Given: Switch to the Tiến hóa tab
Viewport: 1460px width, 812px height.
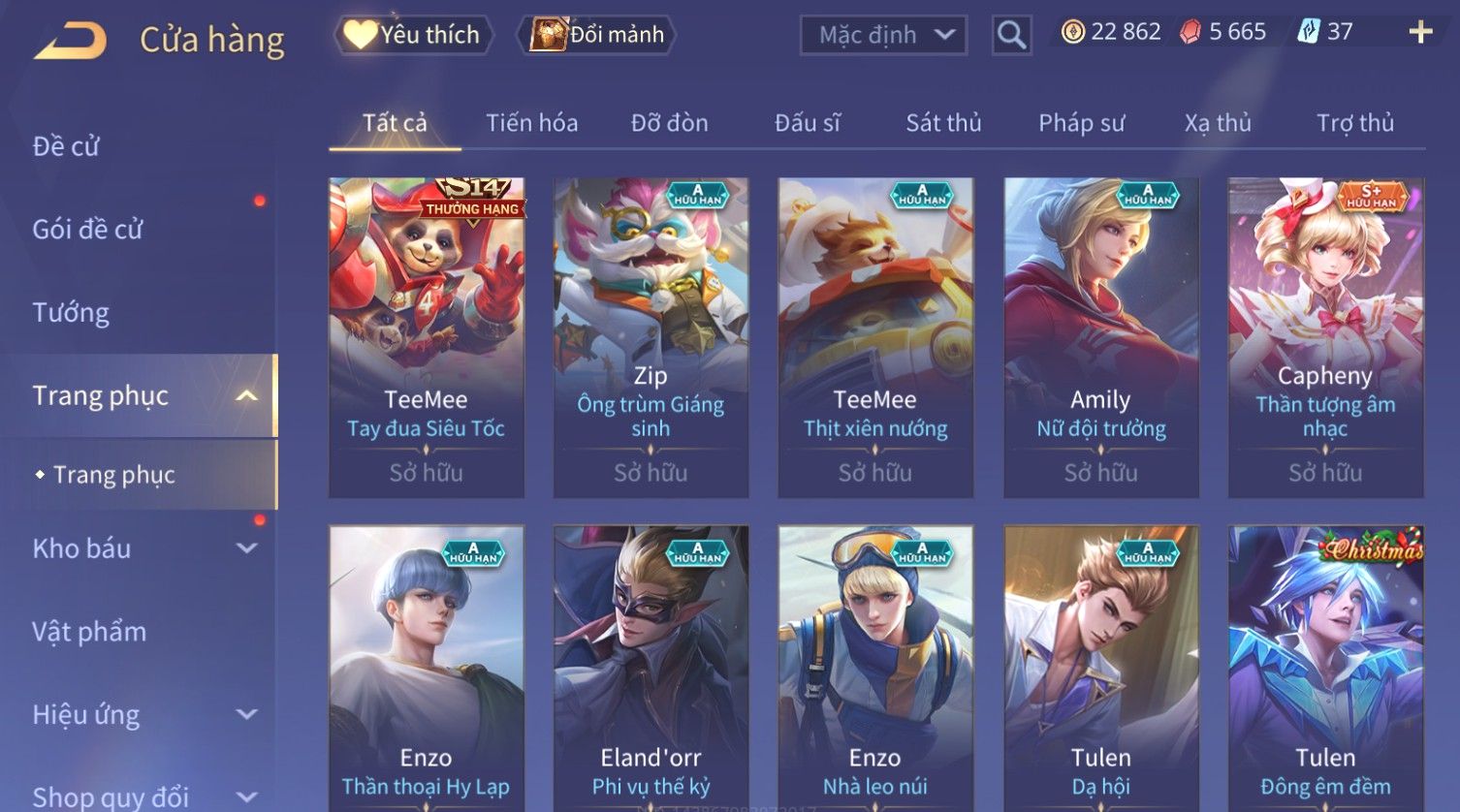Looking at the screenshot, I should pyautogui.click(x=531, y=123).
